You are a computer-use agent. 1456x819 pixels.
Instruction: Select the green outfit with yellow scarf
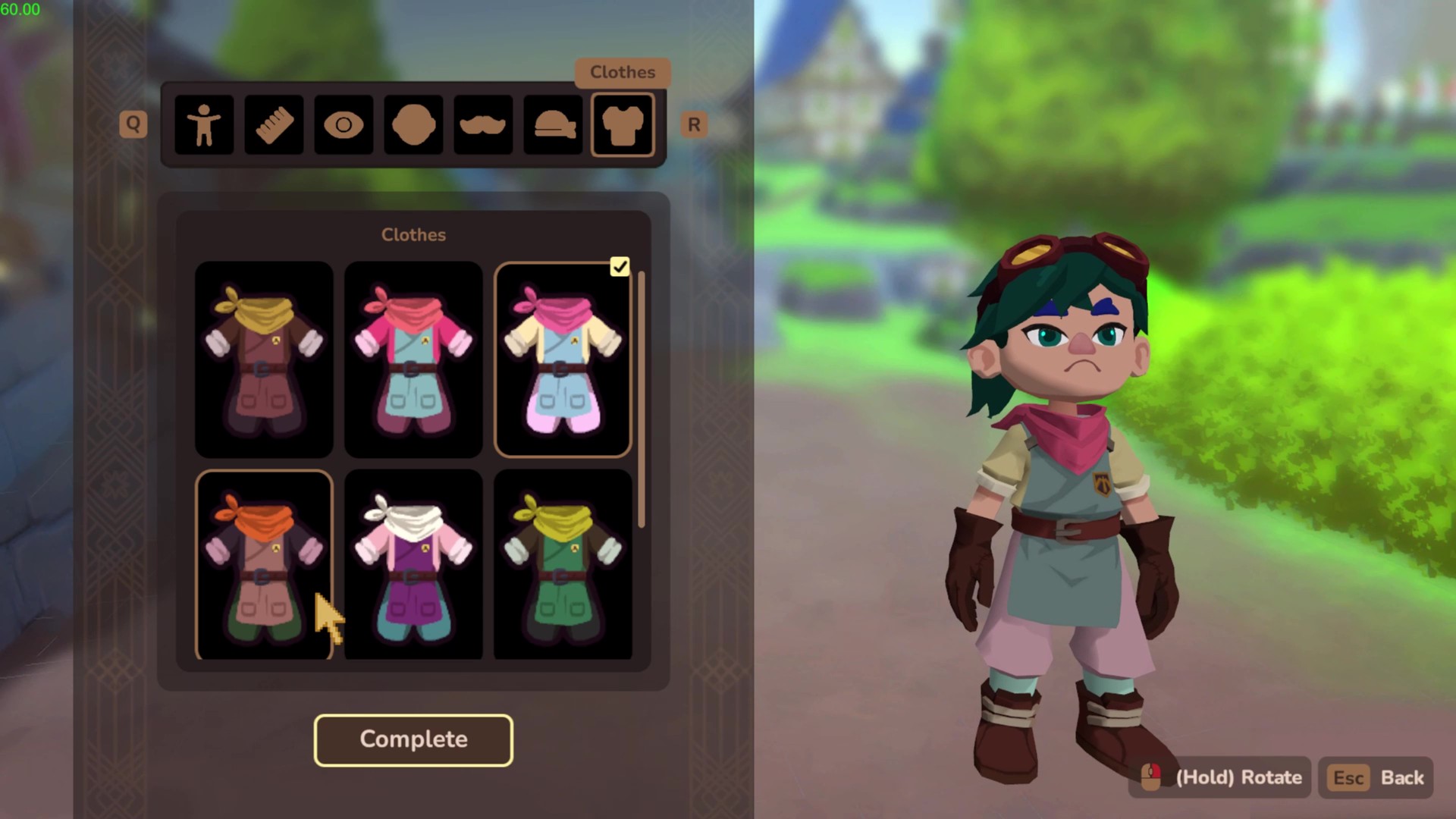pos(563,564)
